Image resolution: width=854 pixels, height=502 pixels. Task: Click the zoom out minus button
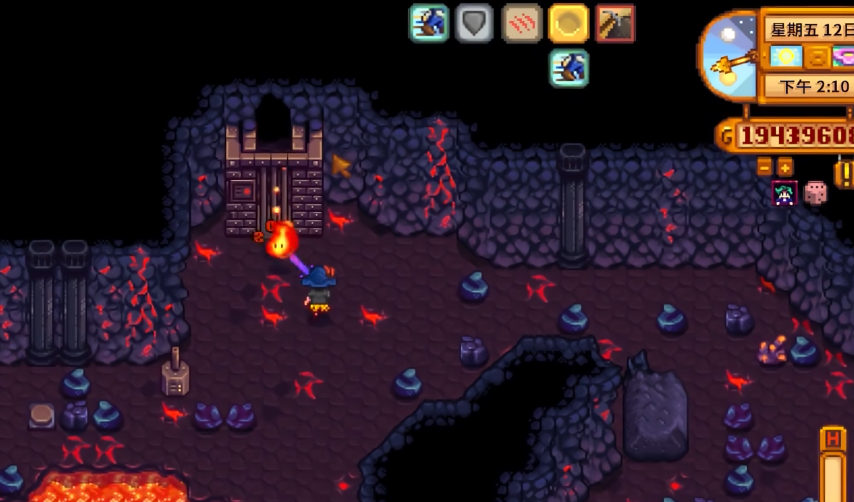(x=765, y=166)
